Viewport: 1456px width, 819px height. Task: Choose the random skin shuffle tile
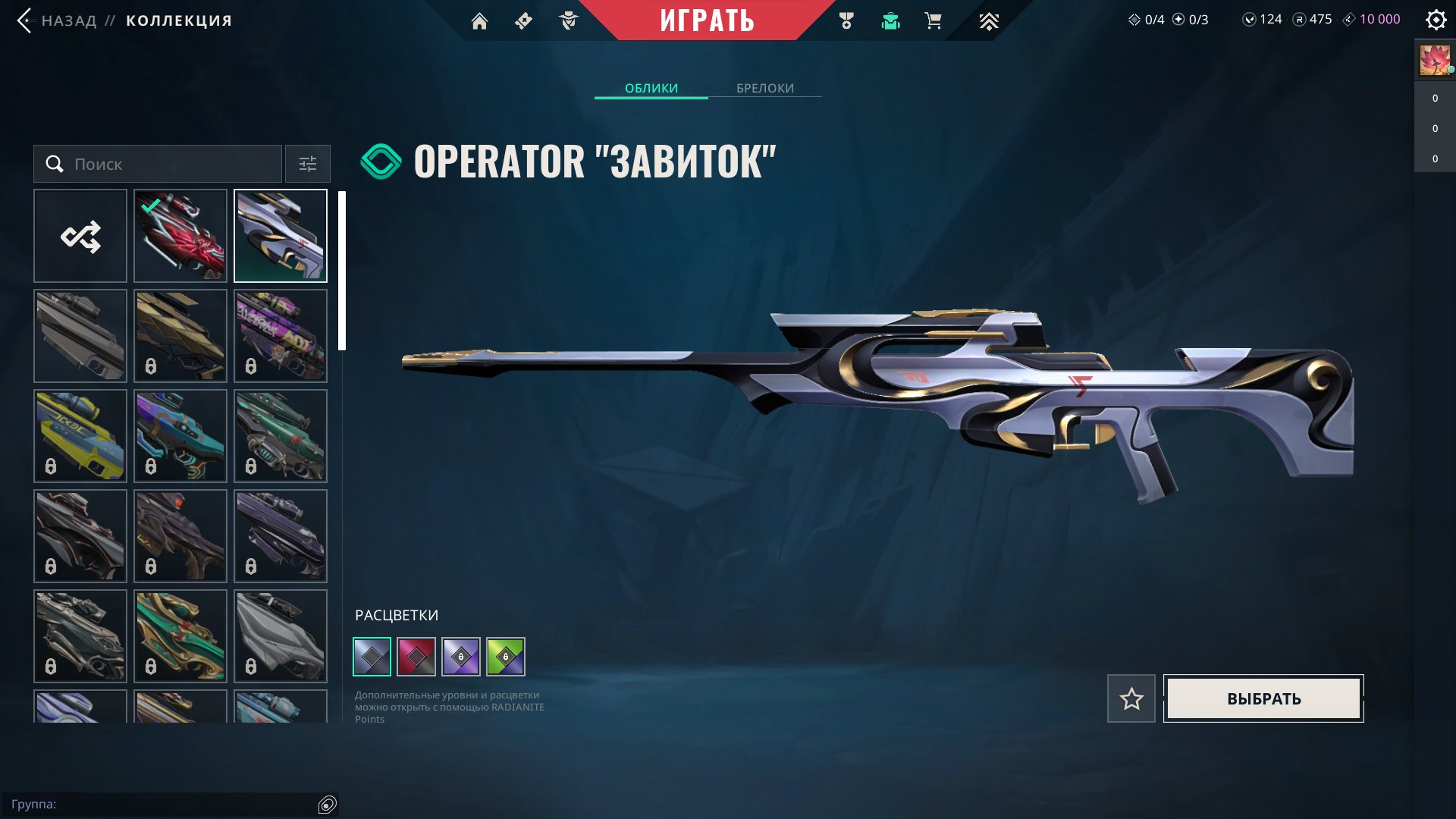coord(80,236)
